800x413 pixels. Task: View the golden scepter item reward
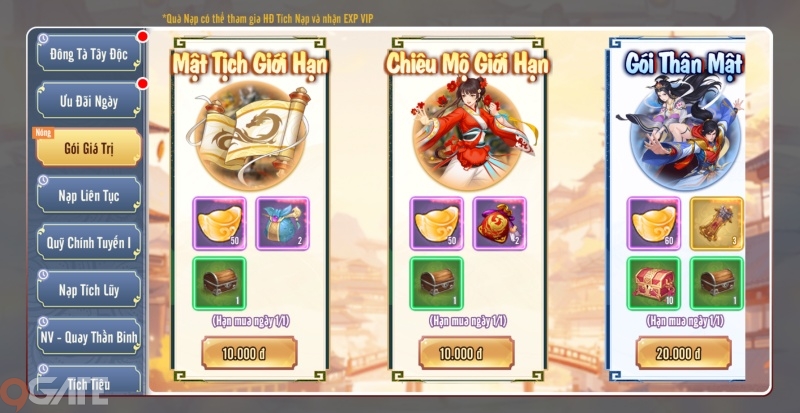(x=716, y=223)
